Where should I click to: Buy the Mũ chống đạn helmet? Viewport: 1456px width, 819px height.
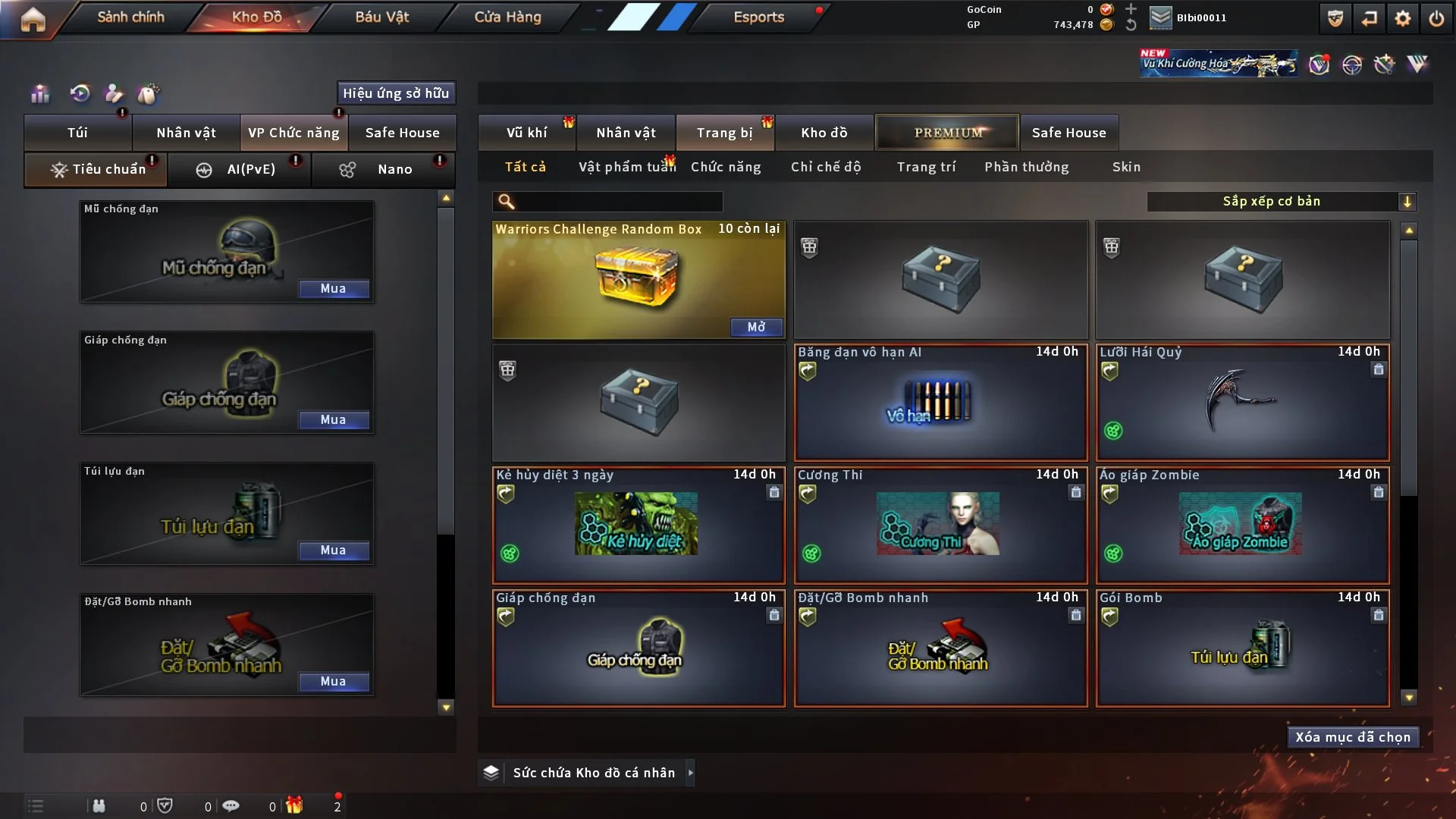point(334,289)
